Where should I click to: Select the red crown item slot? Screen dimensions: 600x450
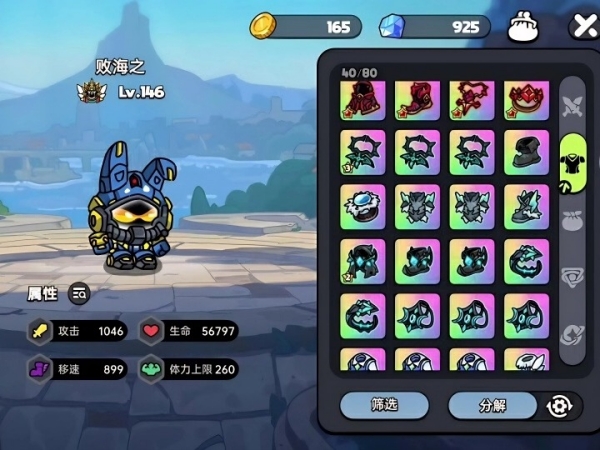coord(526,98)
